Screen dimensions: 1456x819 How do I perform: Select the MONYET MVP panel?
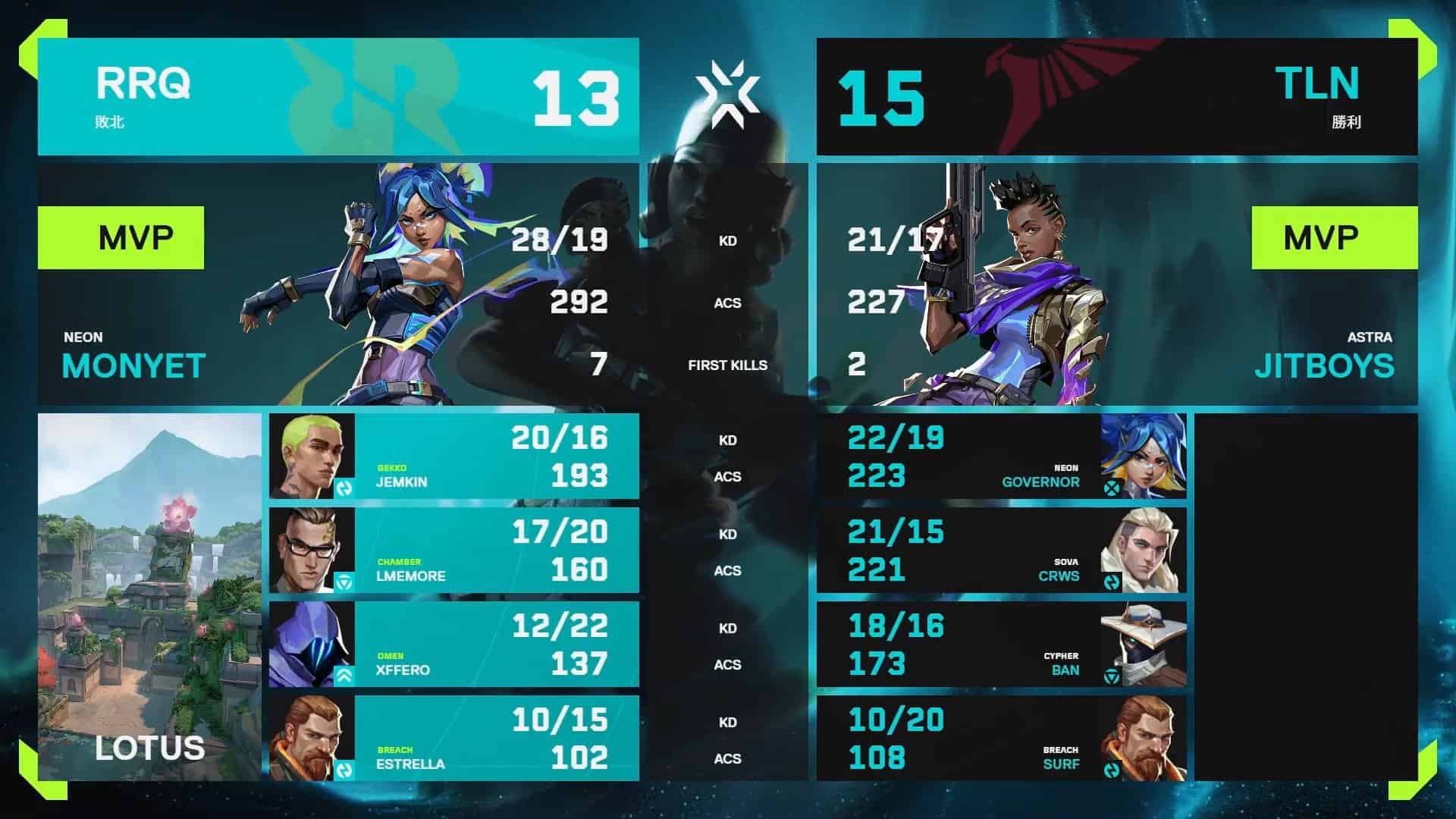coord(338,284)
